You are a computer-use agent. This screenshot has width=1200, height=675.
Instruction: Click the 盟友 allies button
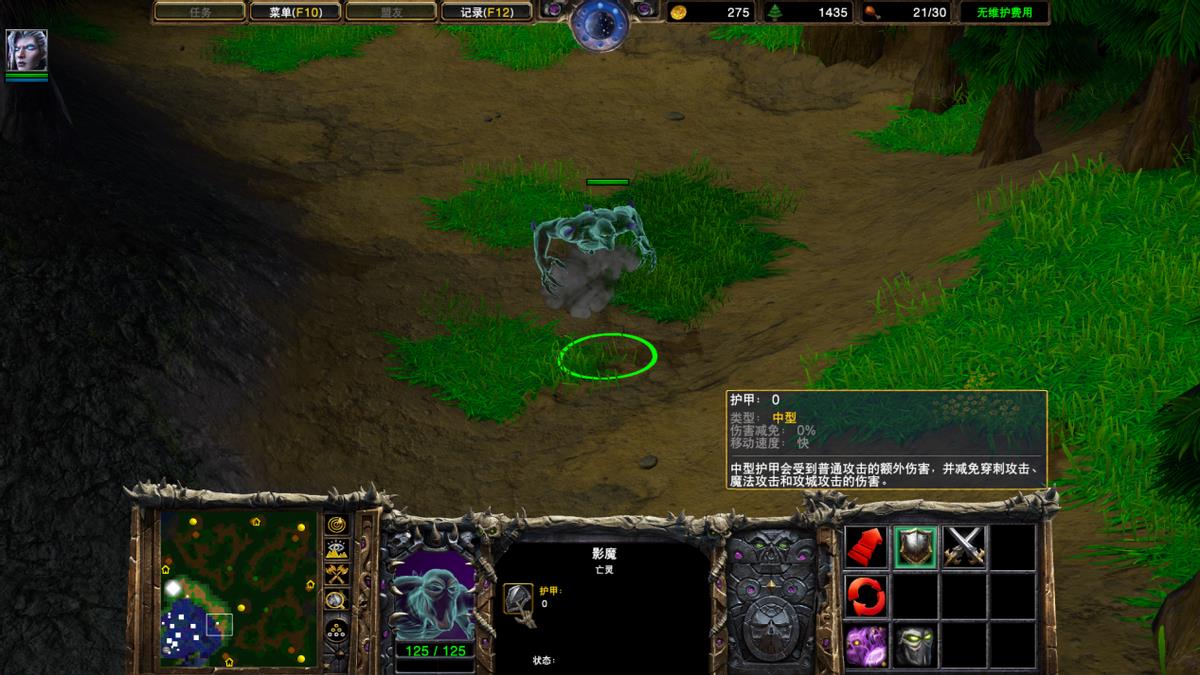click(x=390, y=12)
